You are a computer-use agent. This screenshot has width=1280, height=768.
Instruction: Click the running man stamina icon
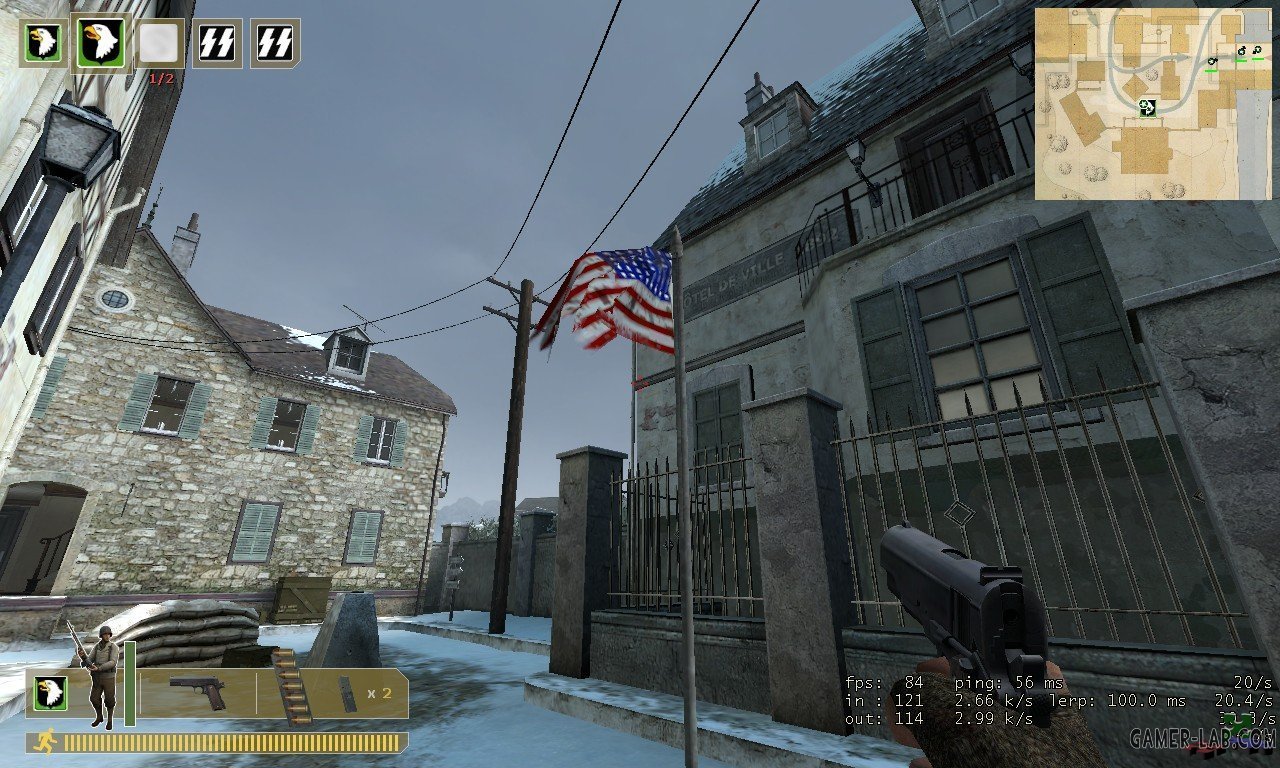46,742
